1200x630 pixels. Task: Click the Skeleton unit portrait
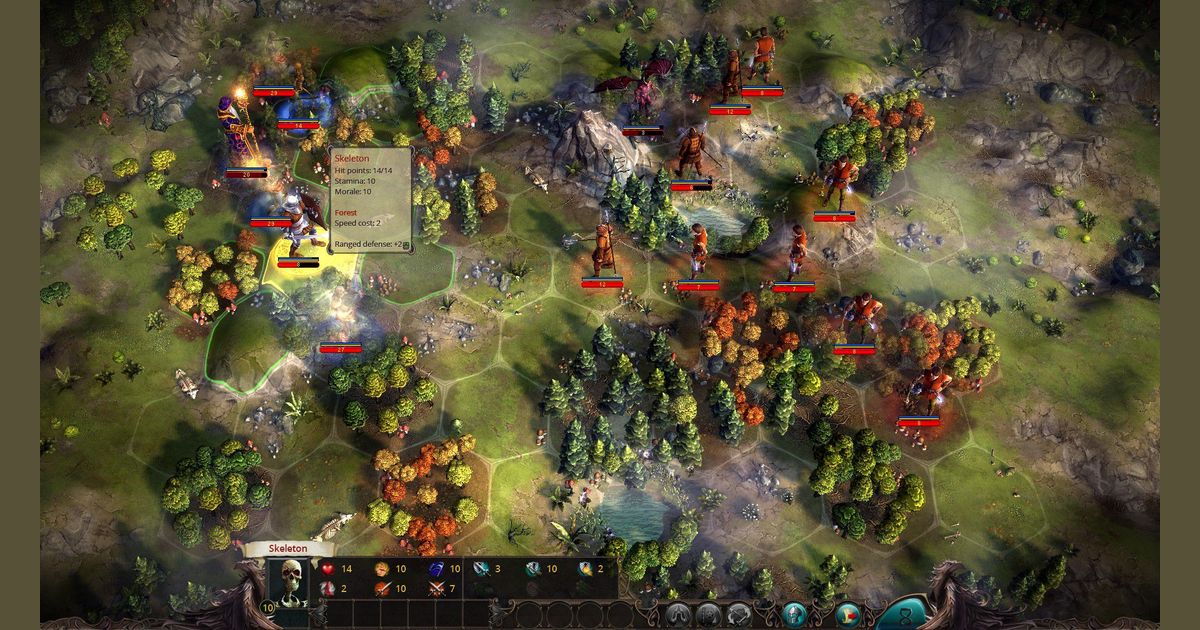(x=290, y=583)
